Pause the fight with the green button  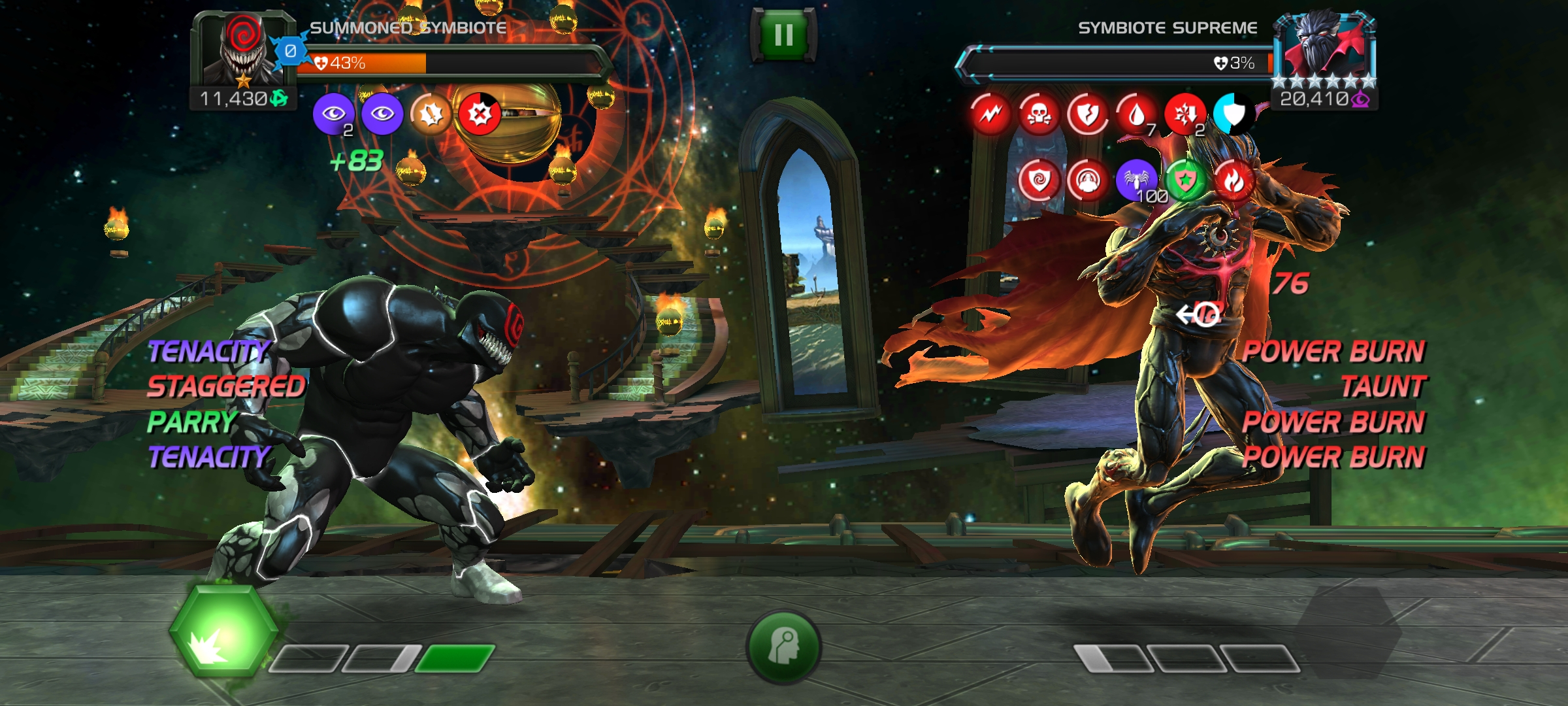pyautogui.click(x=783, y=35)
